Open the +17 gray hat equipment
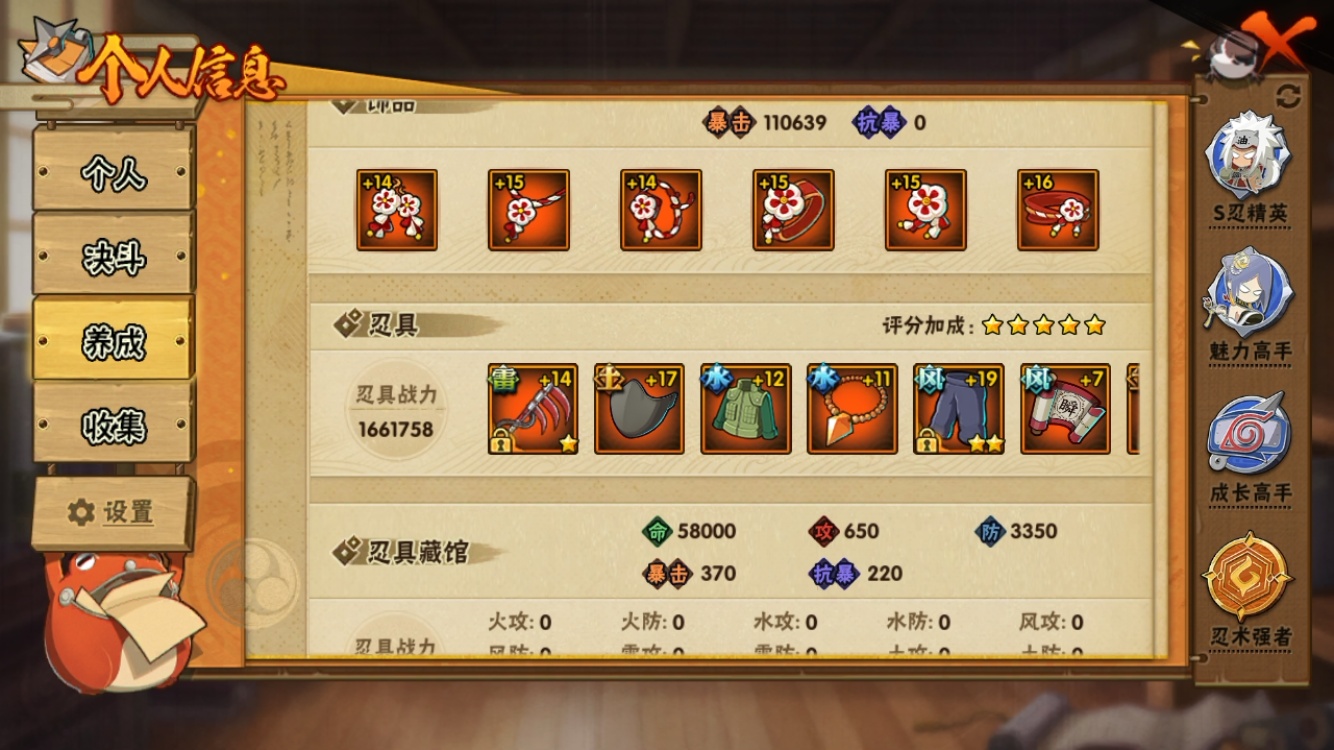 tap(638, 410)
